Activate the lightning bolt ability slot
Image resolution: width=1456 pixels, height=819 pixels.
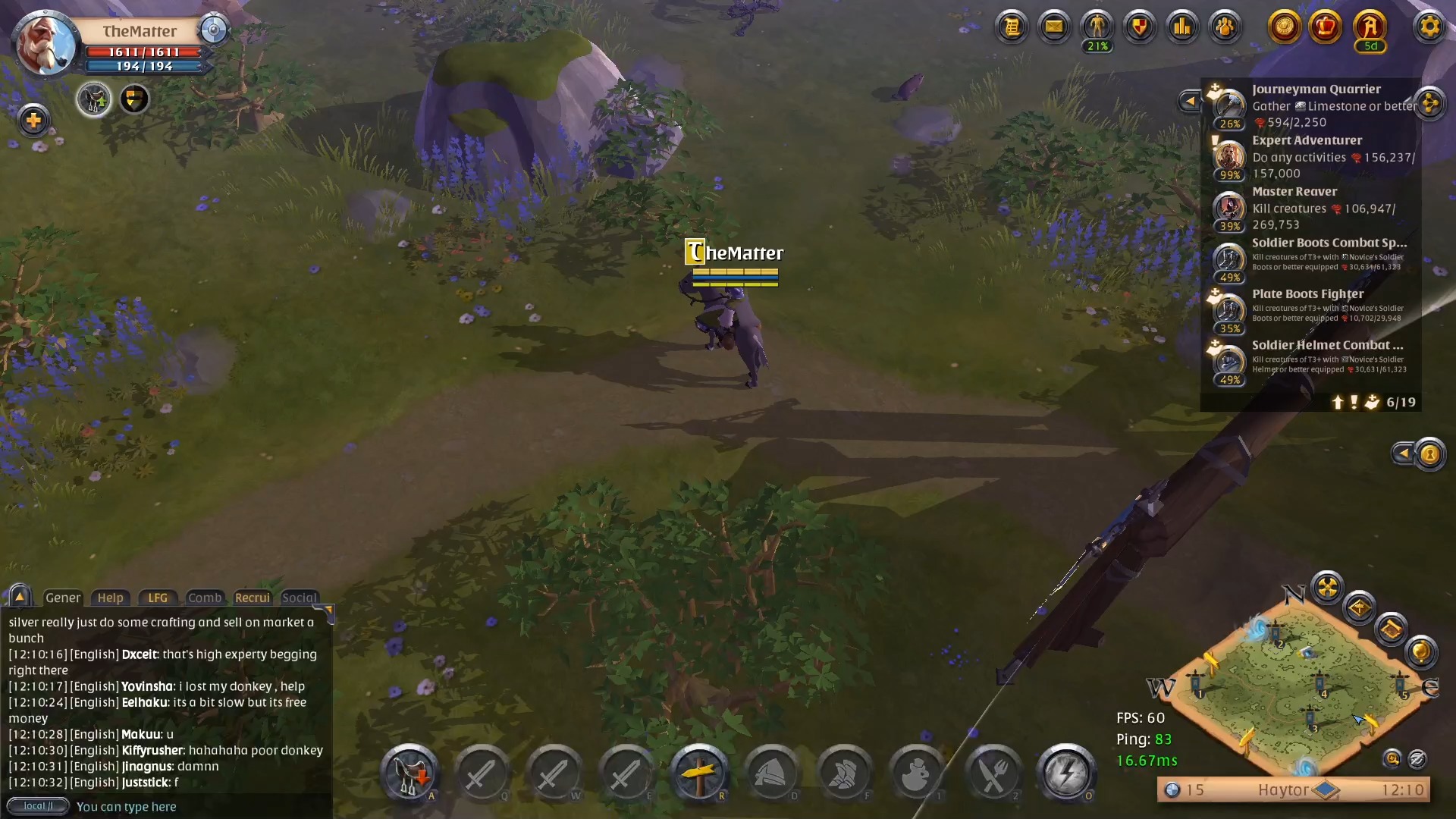pos(1065,773)
